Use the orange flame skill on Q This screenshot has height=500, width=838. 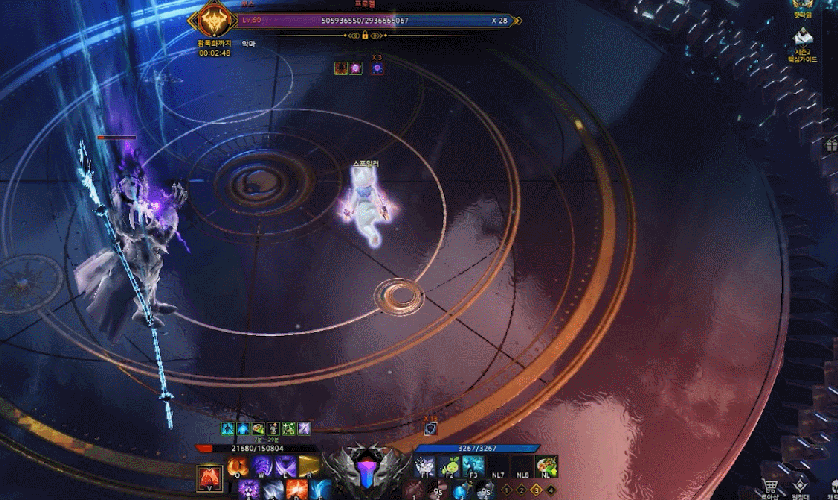click(241, 465)
